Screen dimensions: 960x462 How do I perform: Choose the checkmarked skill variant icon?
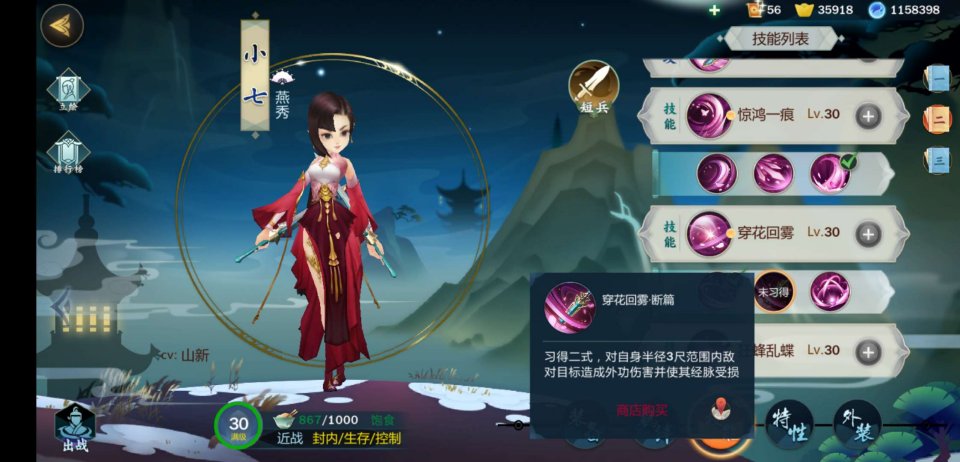tap(830, 173)
